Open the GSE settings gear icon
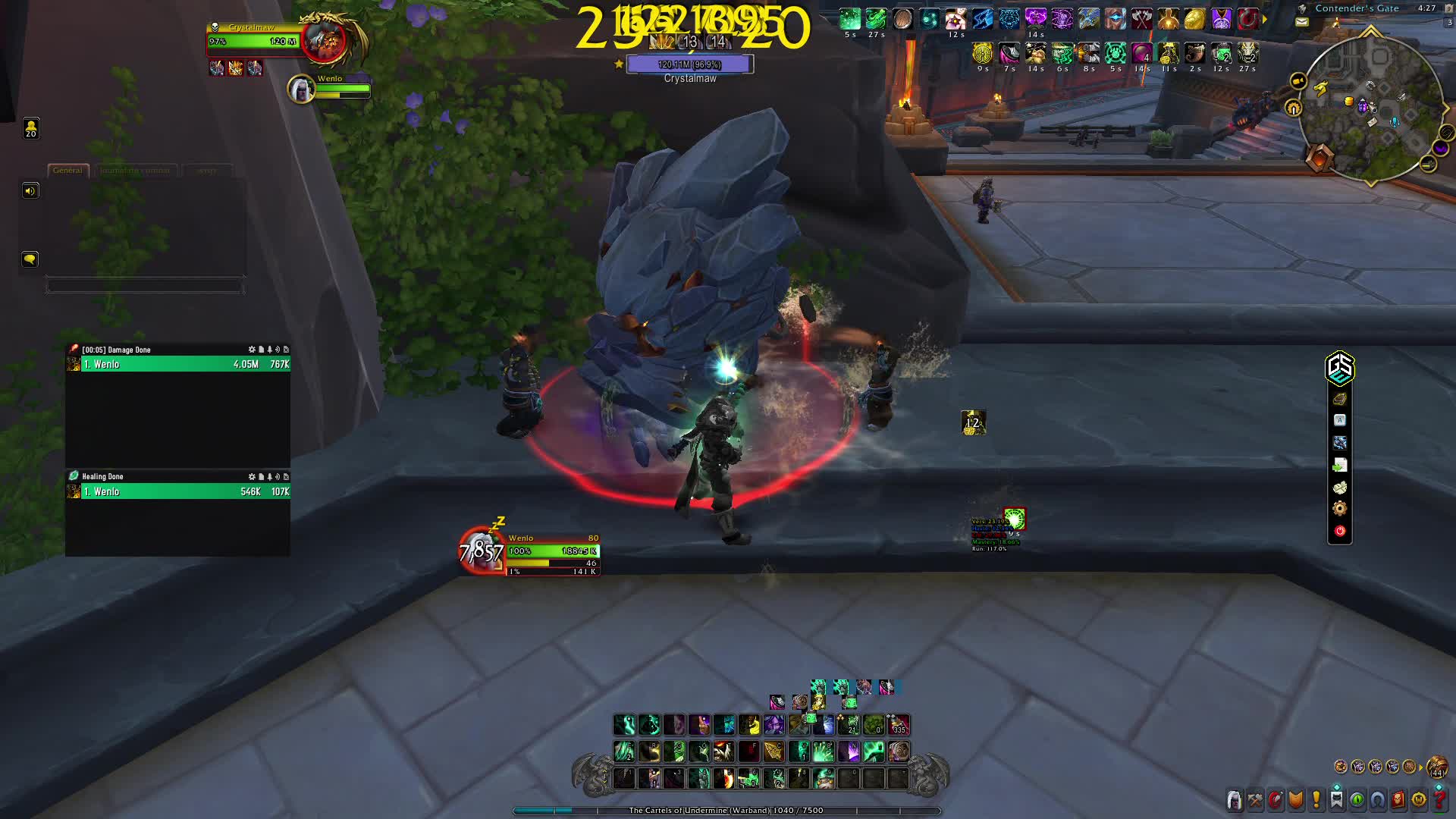 [1340, 509]
